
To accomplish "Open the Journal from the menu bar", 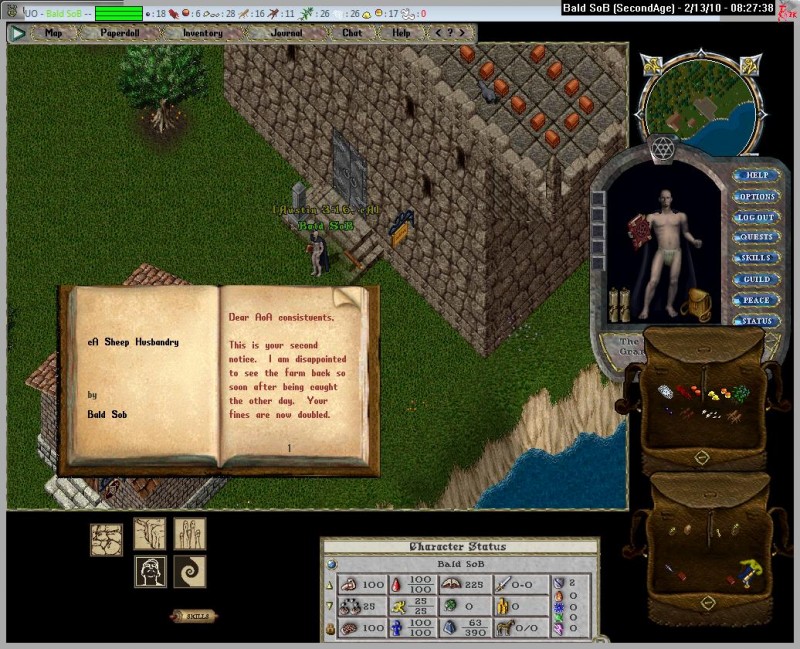I will tap(287, 33).
